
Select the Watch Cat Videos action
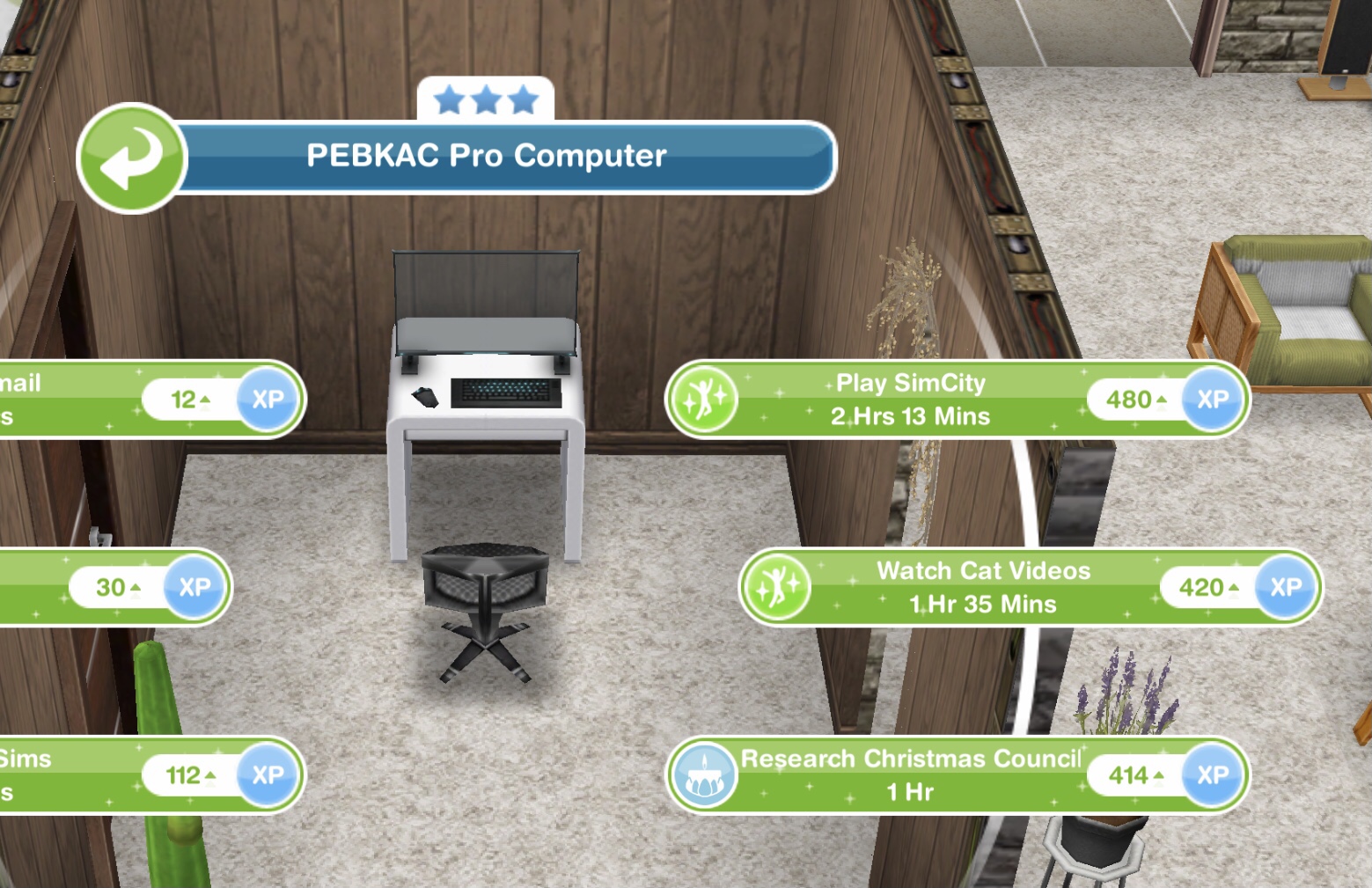983,587
